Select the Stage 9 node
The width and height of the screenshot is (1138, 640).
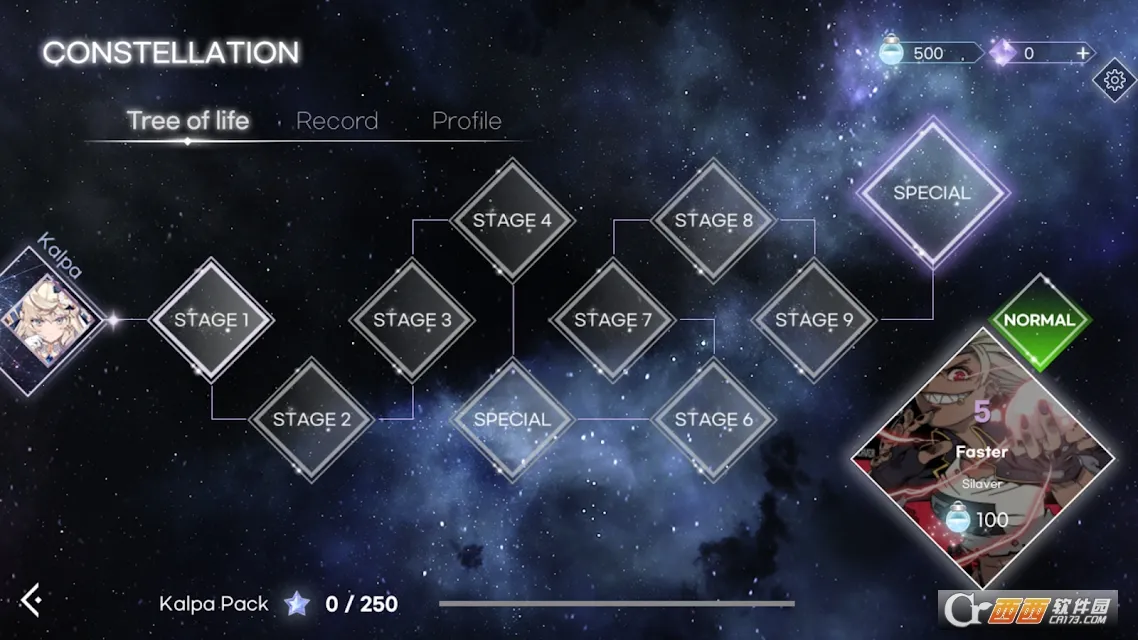point(813,320)
